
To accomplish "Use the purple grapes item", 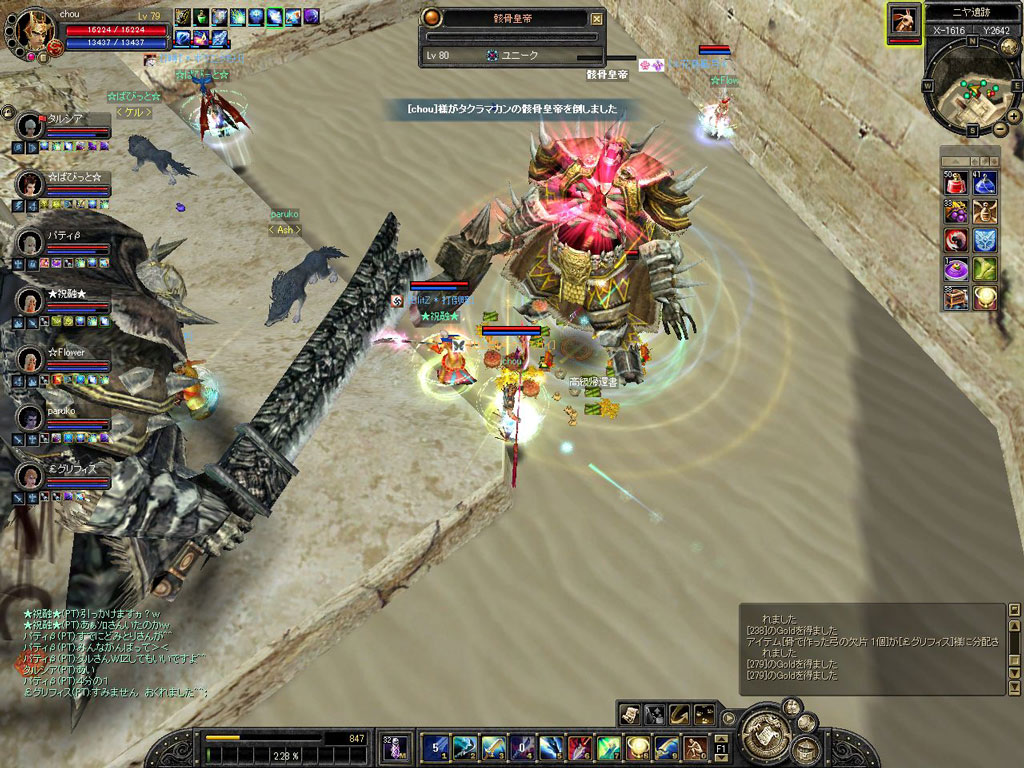I will [957, 211].
